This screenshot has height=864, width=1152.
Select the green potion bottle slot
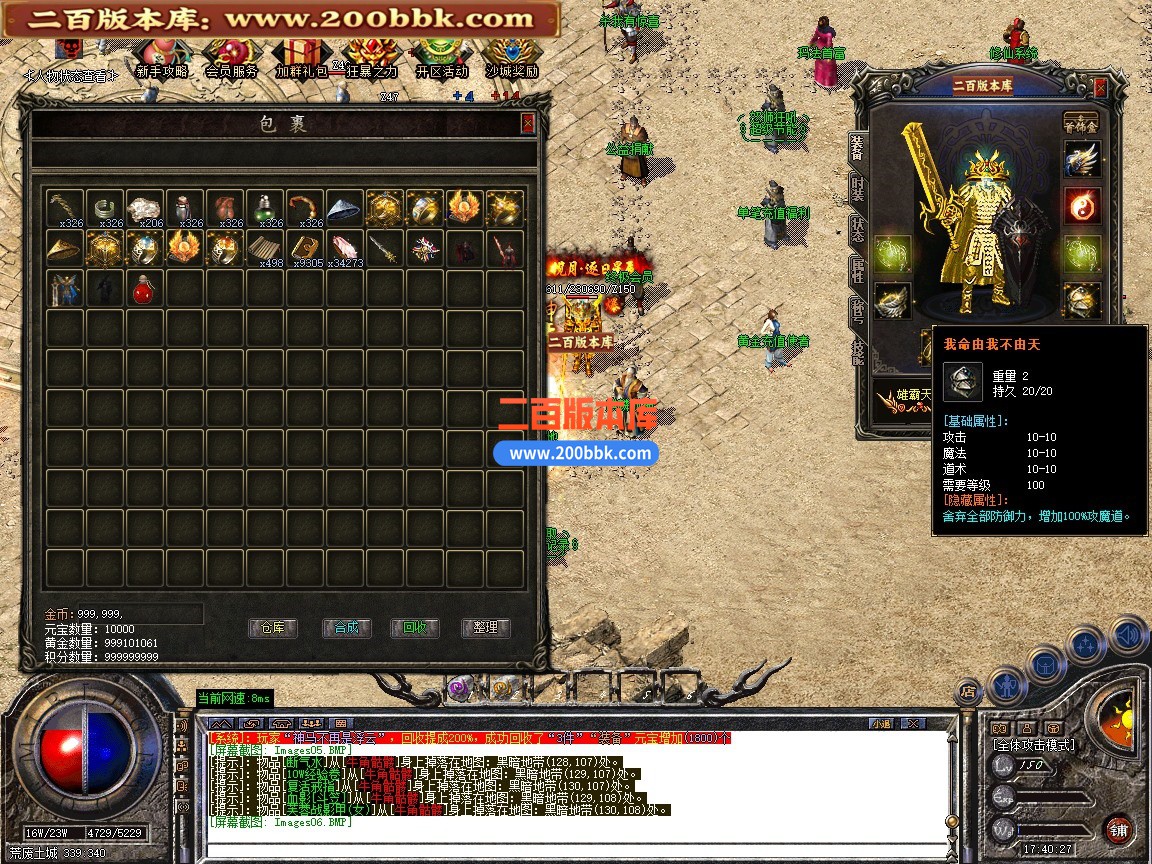pyautogui.click(x=265, y=209)
